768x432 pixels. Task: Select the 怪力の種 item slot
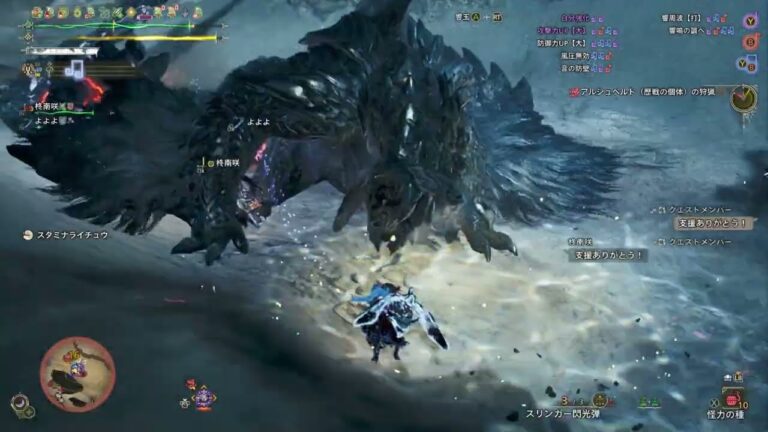(734, 412)
